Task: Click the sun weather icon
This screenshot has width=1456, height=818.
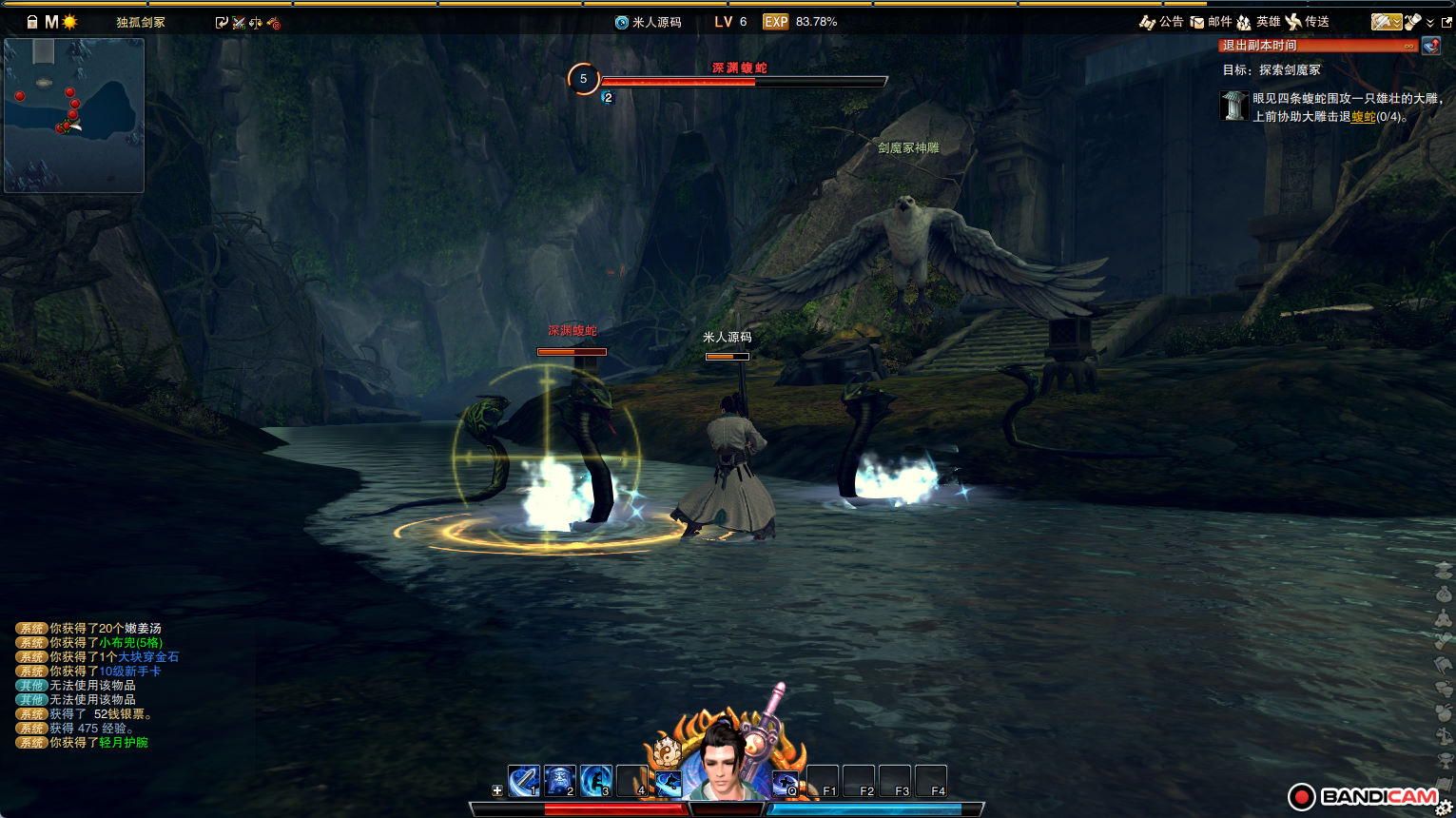Action: tap(69, 22)
